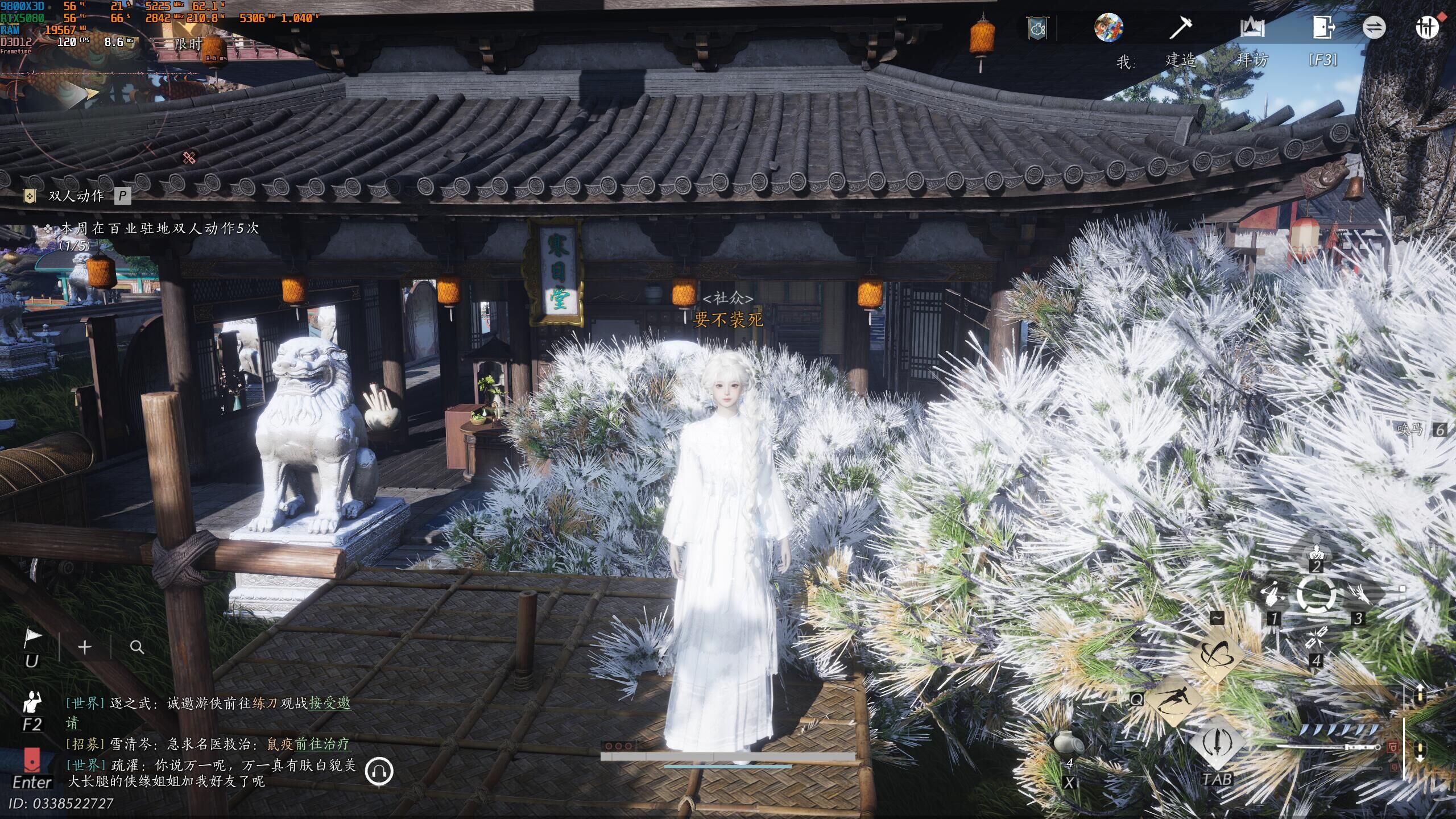The width and height of the screenshot is (1456, 819).
Task: Click the 接受邀请 accept invite link
Action: [330, 704]
